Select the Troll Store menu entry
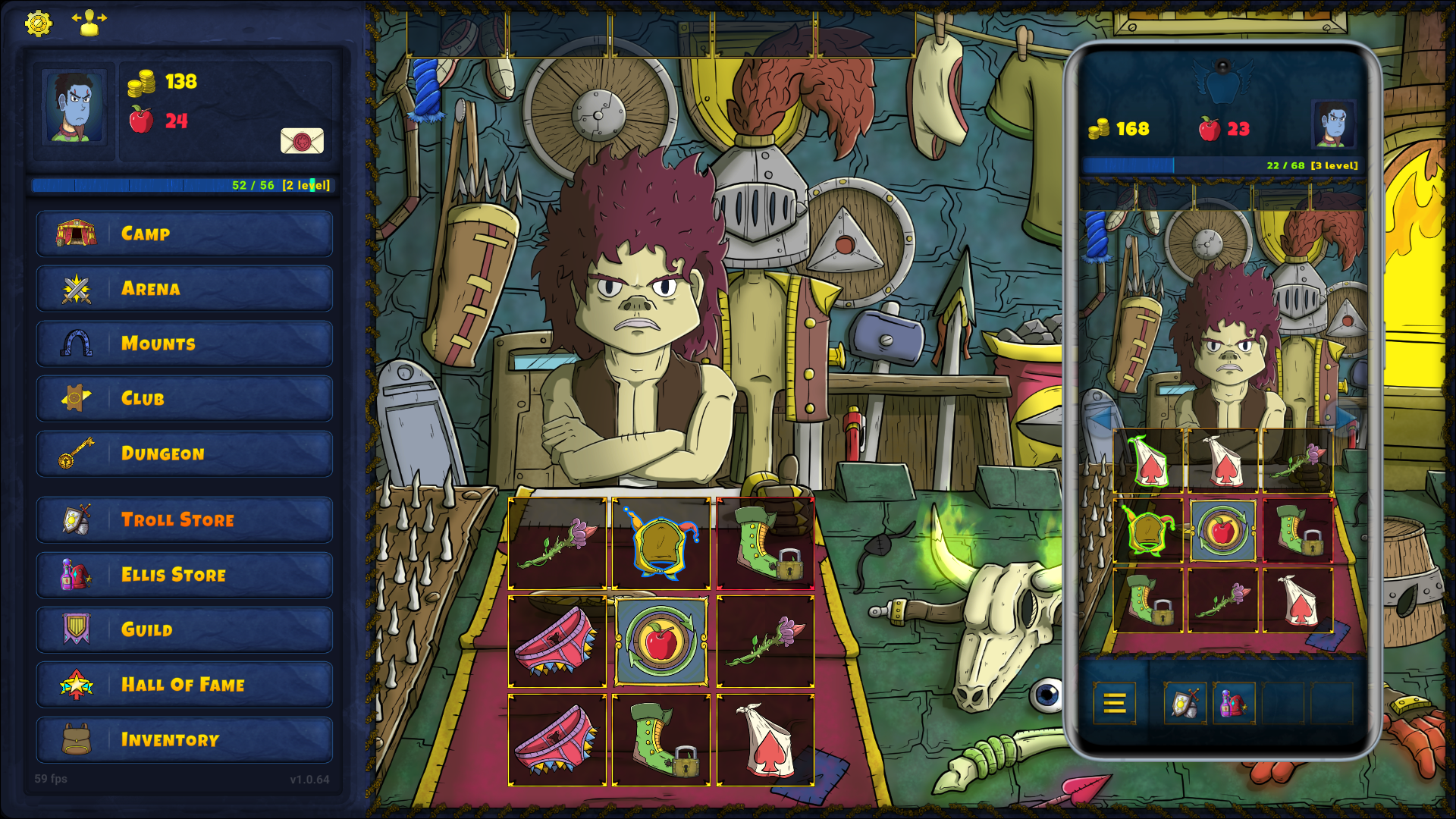 coord(184,520)
